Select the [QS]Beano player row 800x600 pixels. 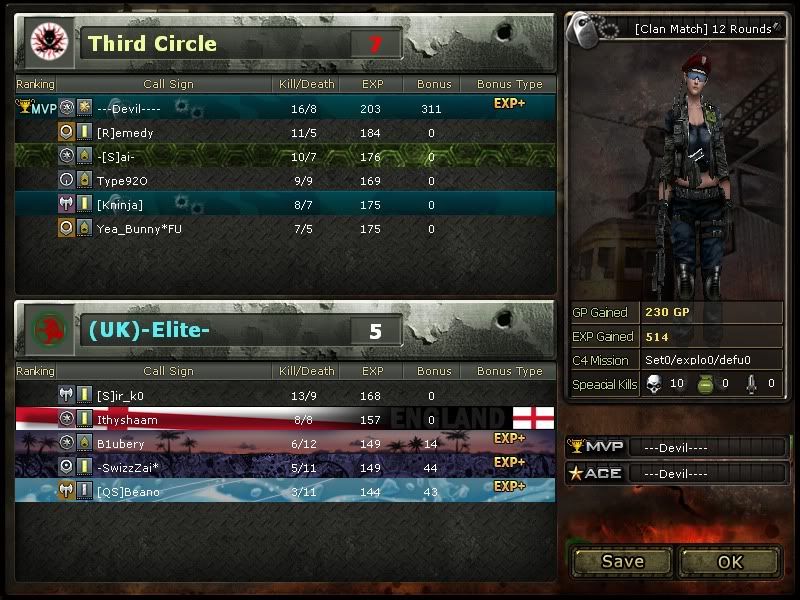(285, 491)
